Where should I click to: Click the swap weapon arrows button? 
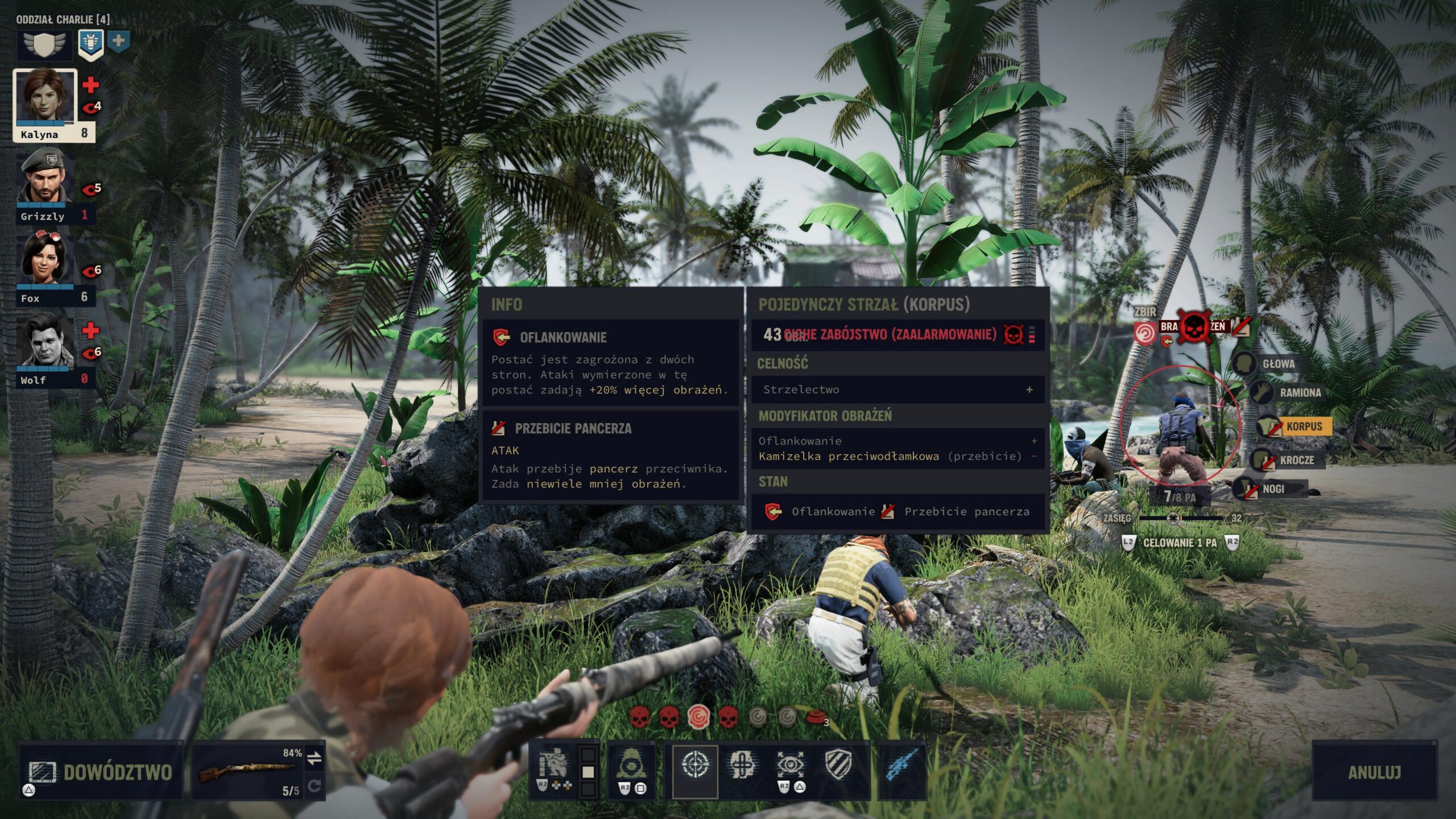pos(315,758)
